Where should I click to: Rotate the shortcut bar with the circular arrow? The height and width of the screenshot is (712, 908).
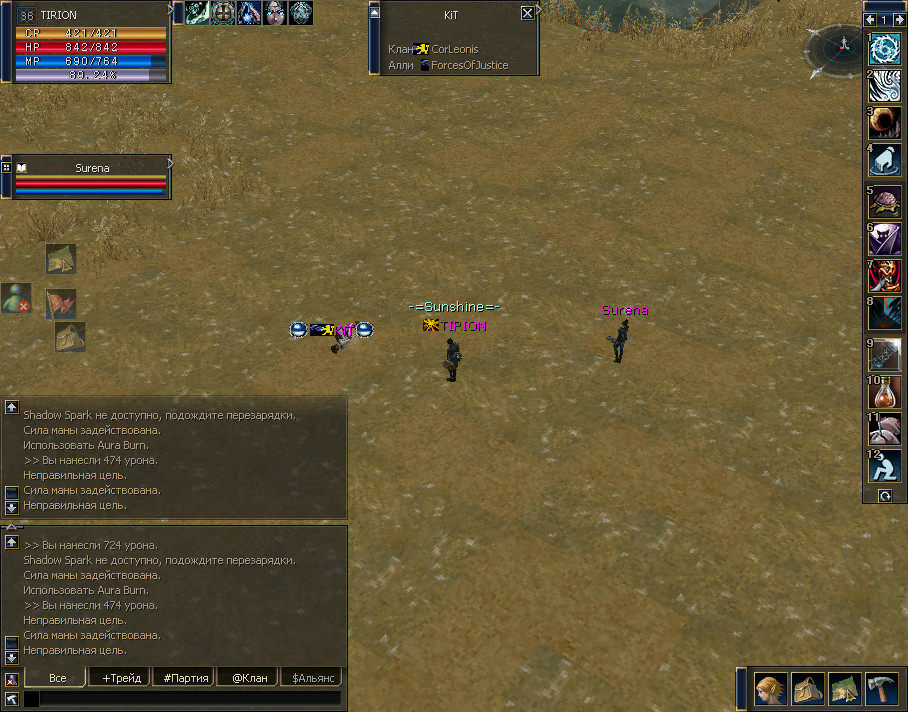click(x=884, y=496)
